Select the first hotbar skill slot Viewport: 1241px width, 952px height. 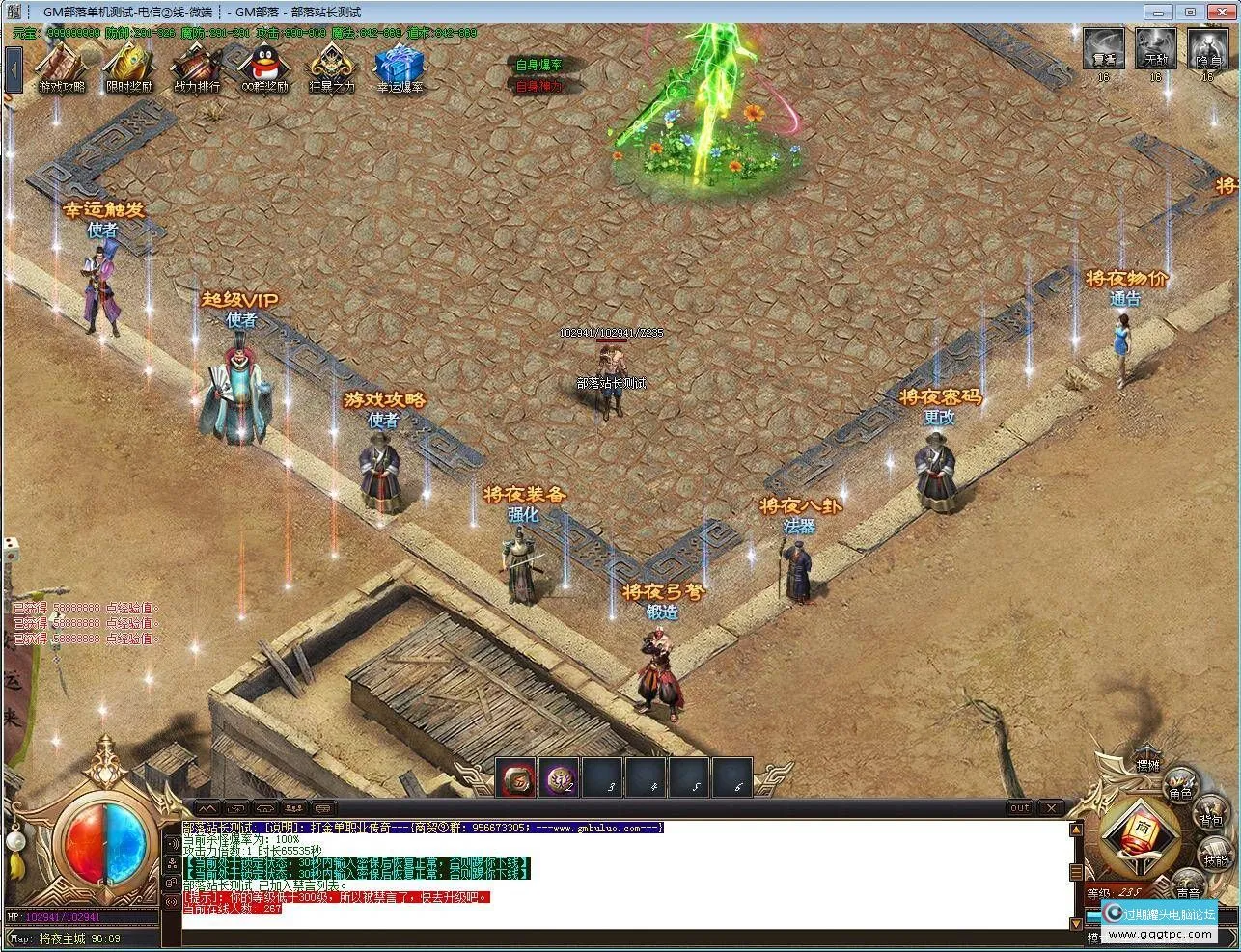point(517,778)
